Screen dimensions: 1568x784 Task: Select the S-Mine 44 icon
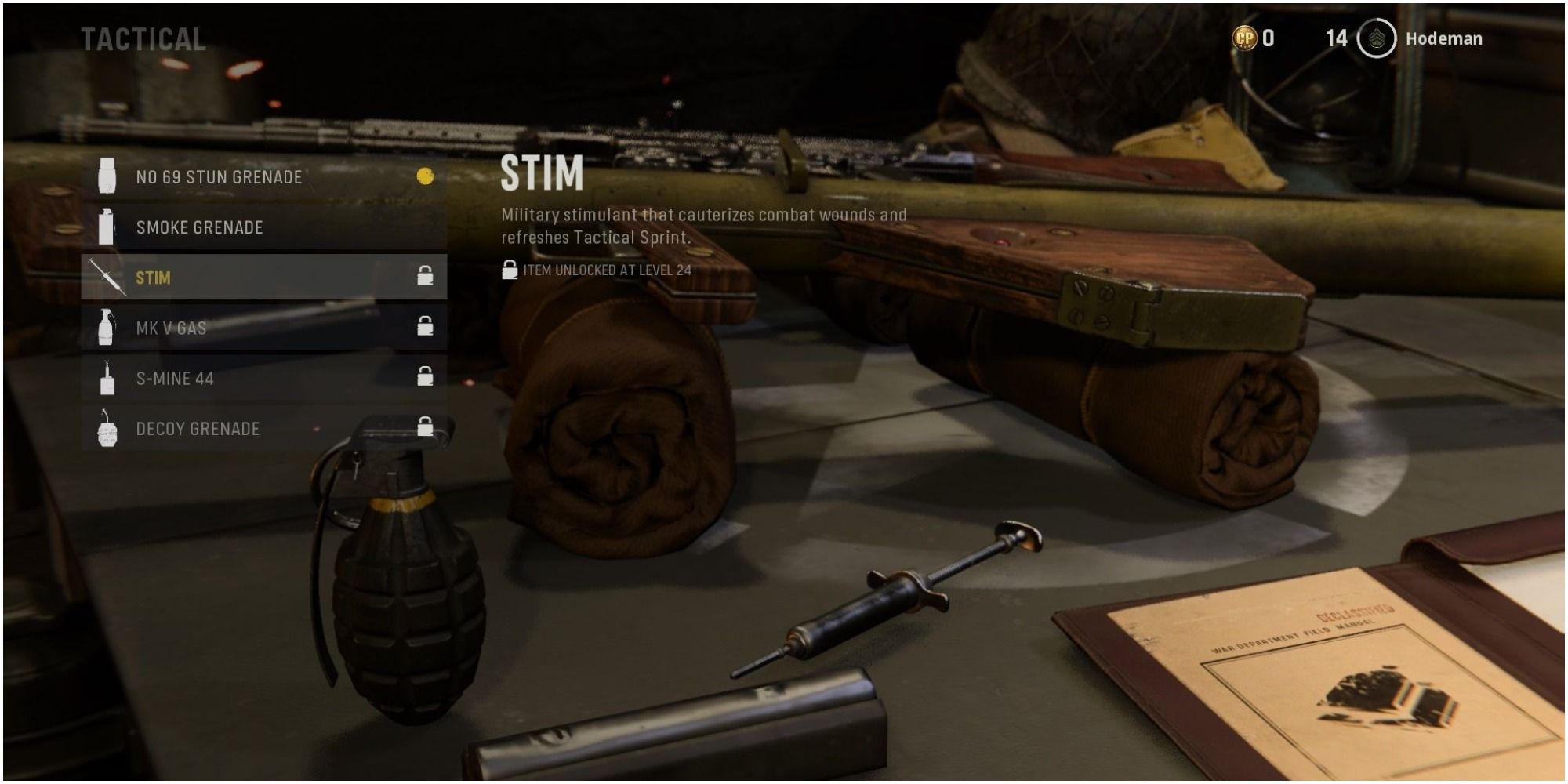tap(106, 379)
